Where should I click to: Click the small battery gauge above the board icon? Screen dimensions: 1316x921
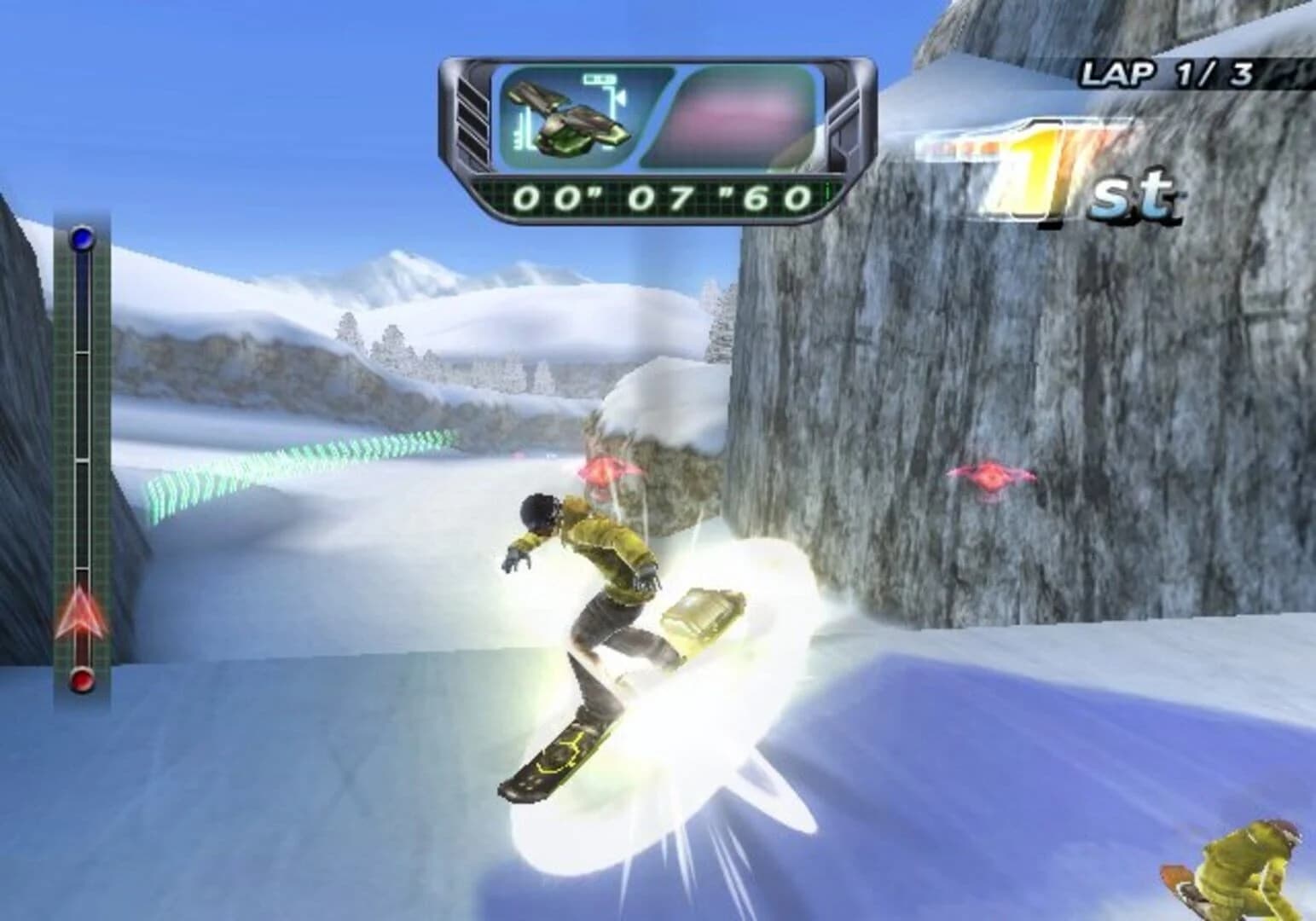(598, 79)
